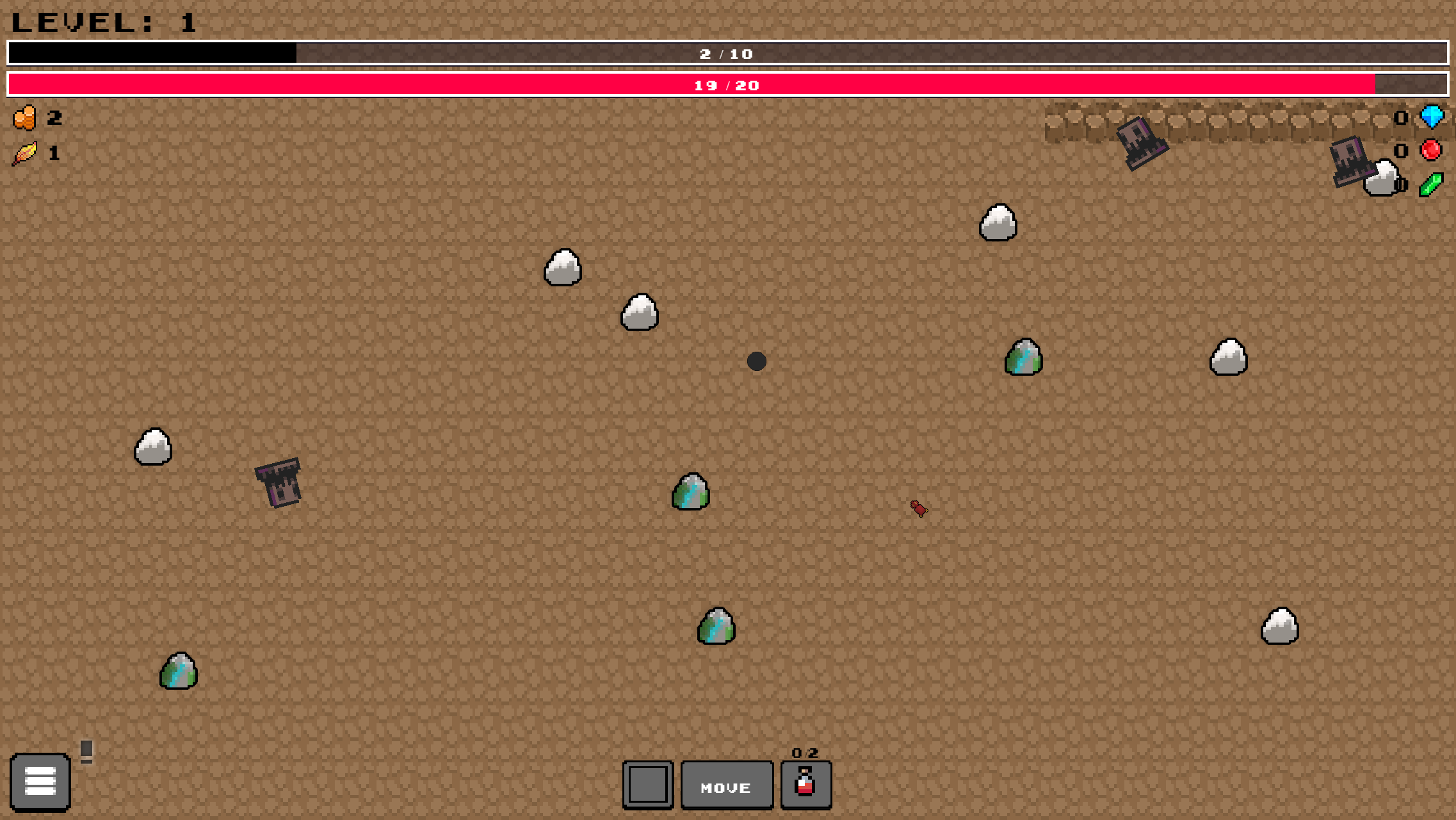
Task: Click the MOVE button
Action: (x=726, y=785)
